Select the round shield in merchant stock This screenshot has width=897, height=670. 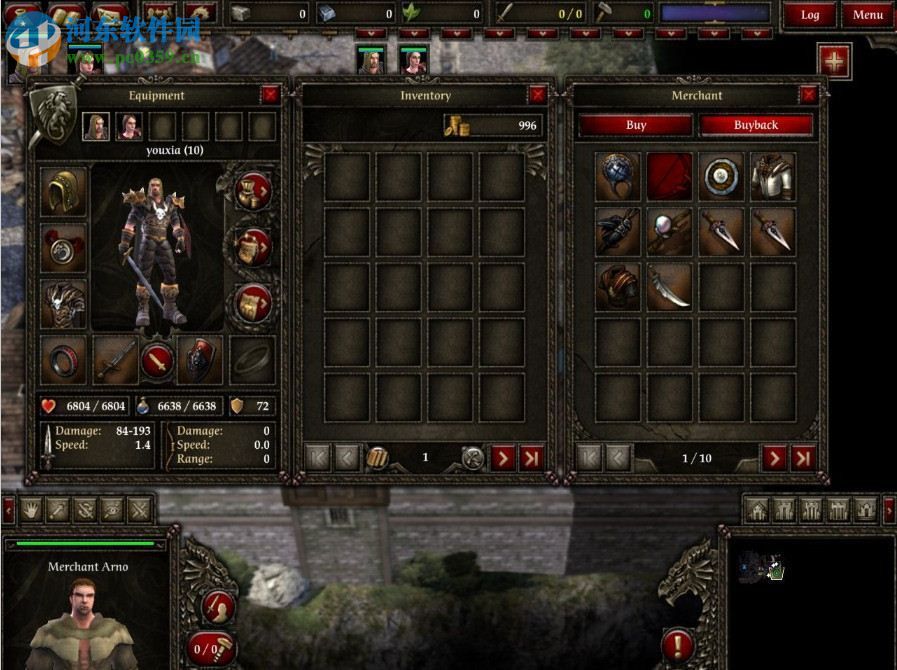[722, 177]
